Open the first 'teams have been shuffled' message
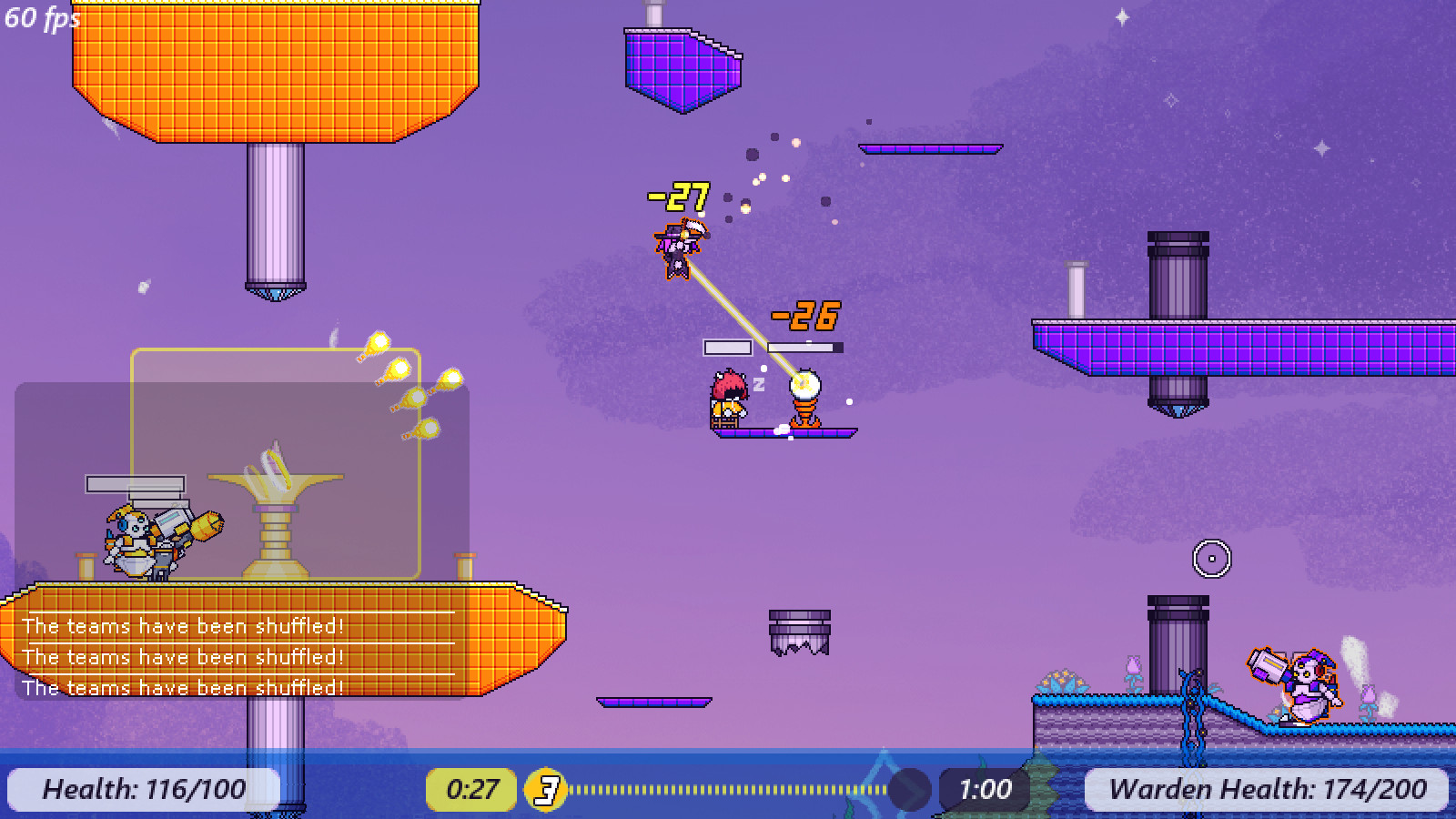This screenshot has height=819, width=1456. pos(182,626)
